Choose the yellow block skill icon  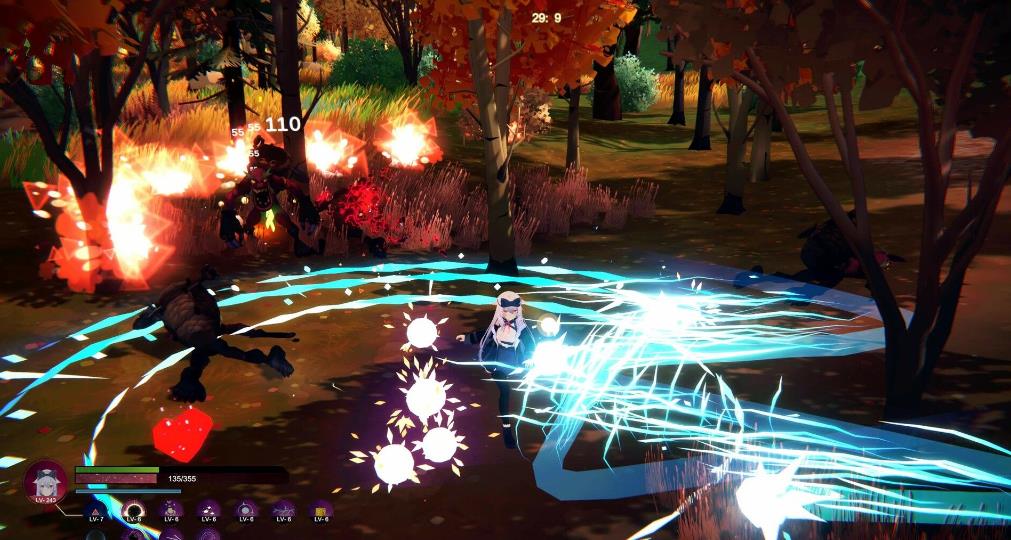coord(321,510)
